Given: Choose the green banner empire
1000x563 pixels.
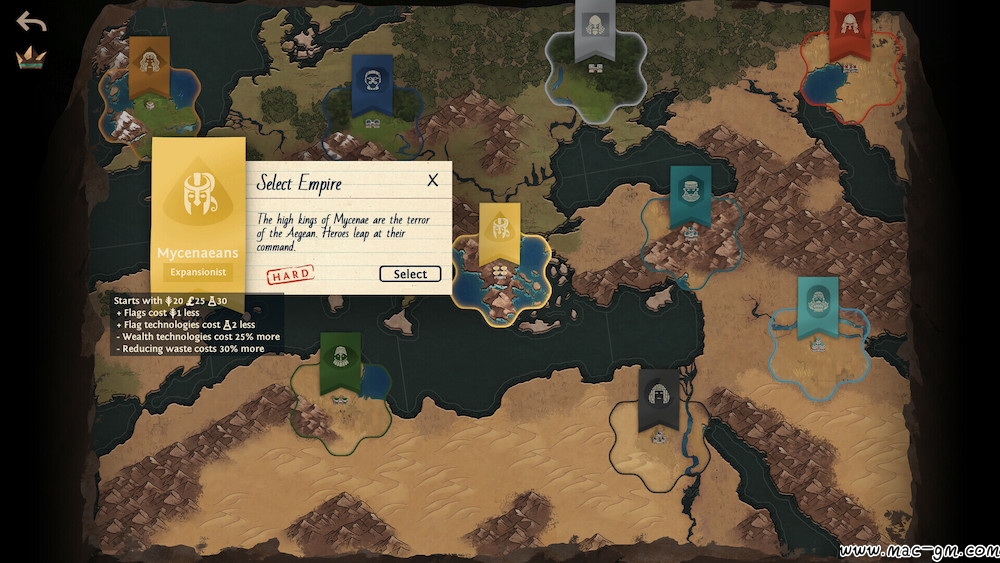Looking at the screenshot, I should 339,361.
